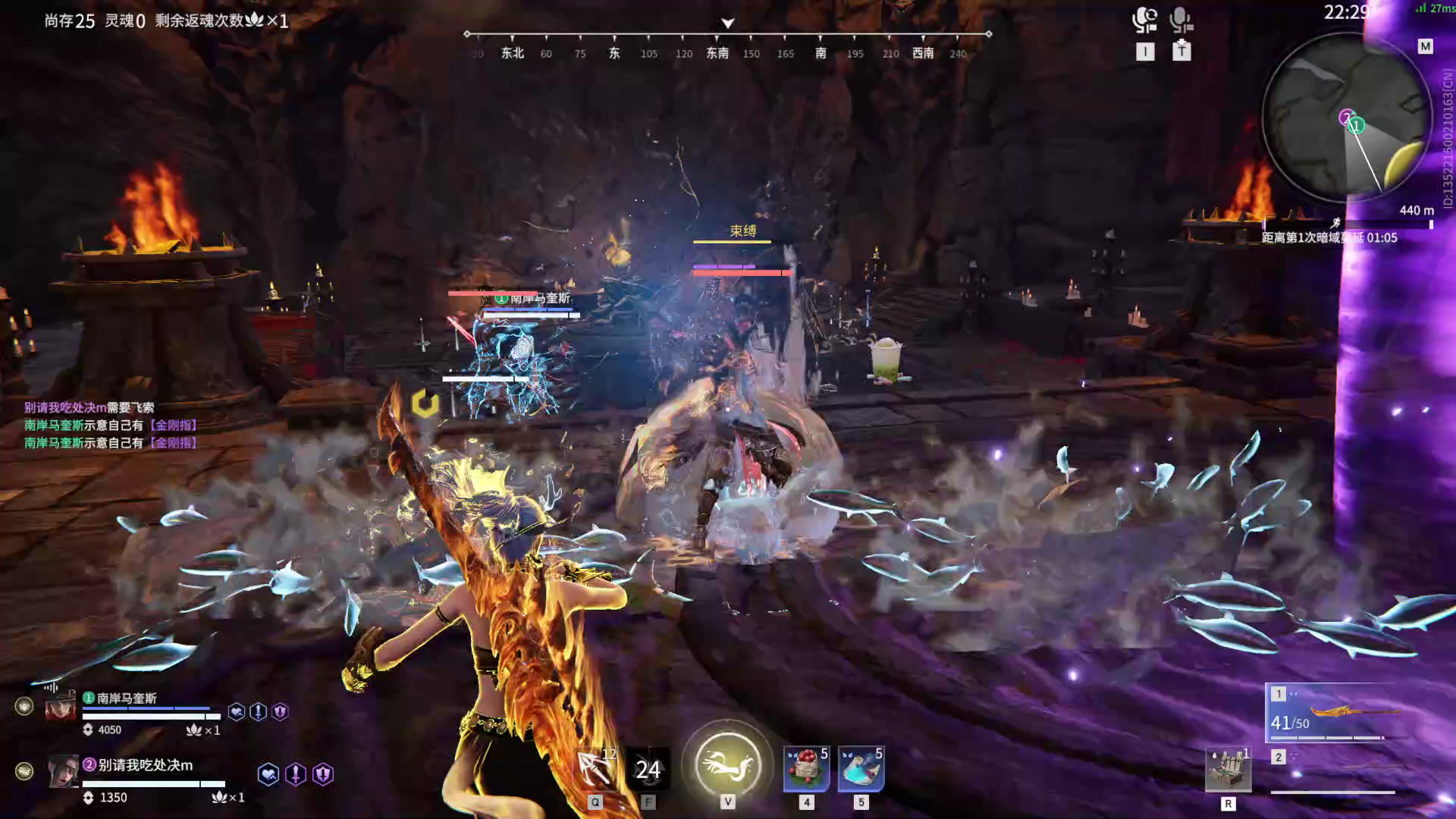This screenshot has width=1456, height=819.
Task: Select own portrait for 别请我吃处决m
Action: click(62, 772)
